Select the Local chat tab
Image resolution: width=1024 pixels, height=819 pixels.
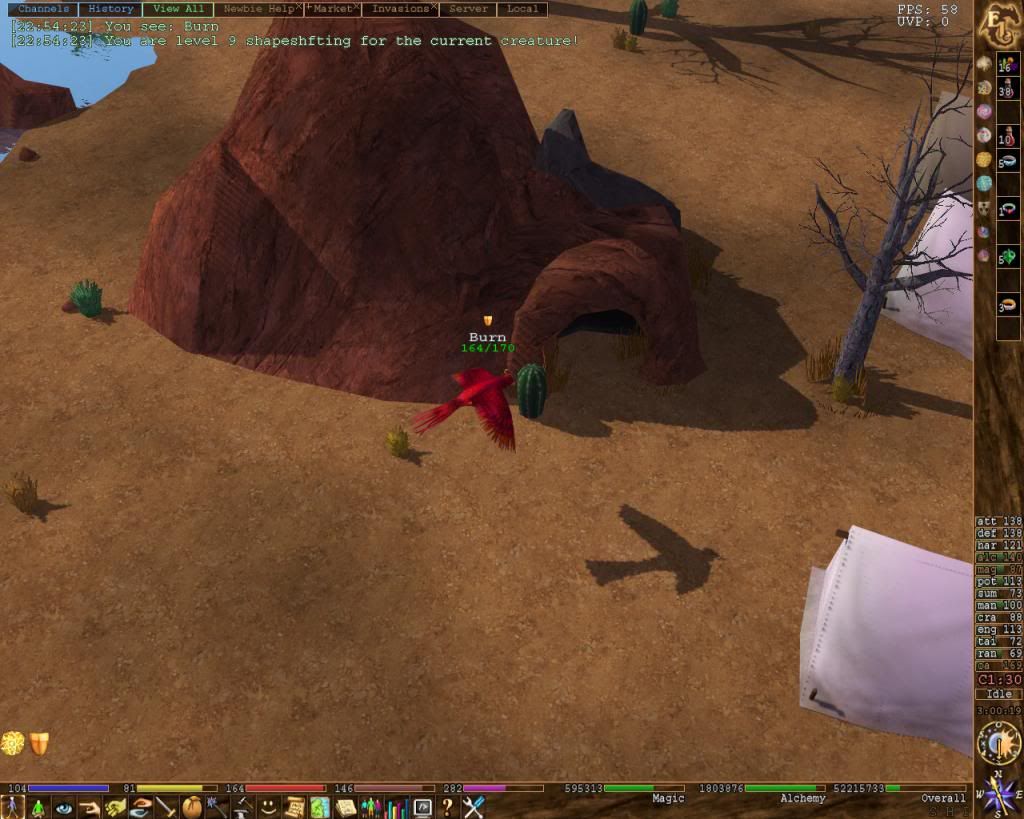point(522,9)
